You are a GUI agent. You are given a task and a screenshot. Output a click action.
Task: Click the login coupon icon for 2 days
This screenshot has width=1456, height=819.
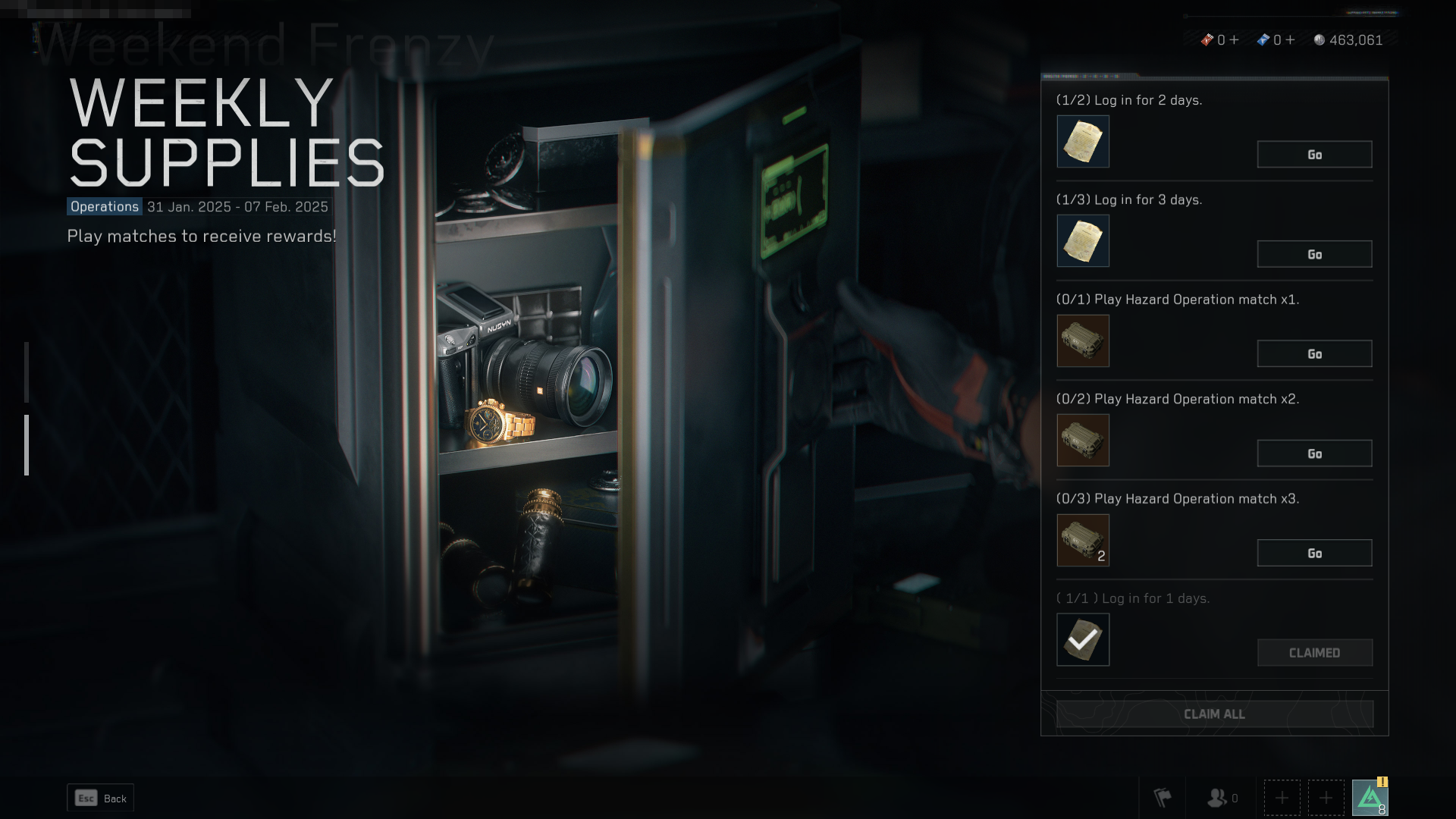pyautogui.click(x=1083, y=141)
